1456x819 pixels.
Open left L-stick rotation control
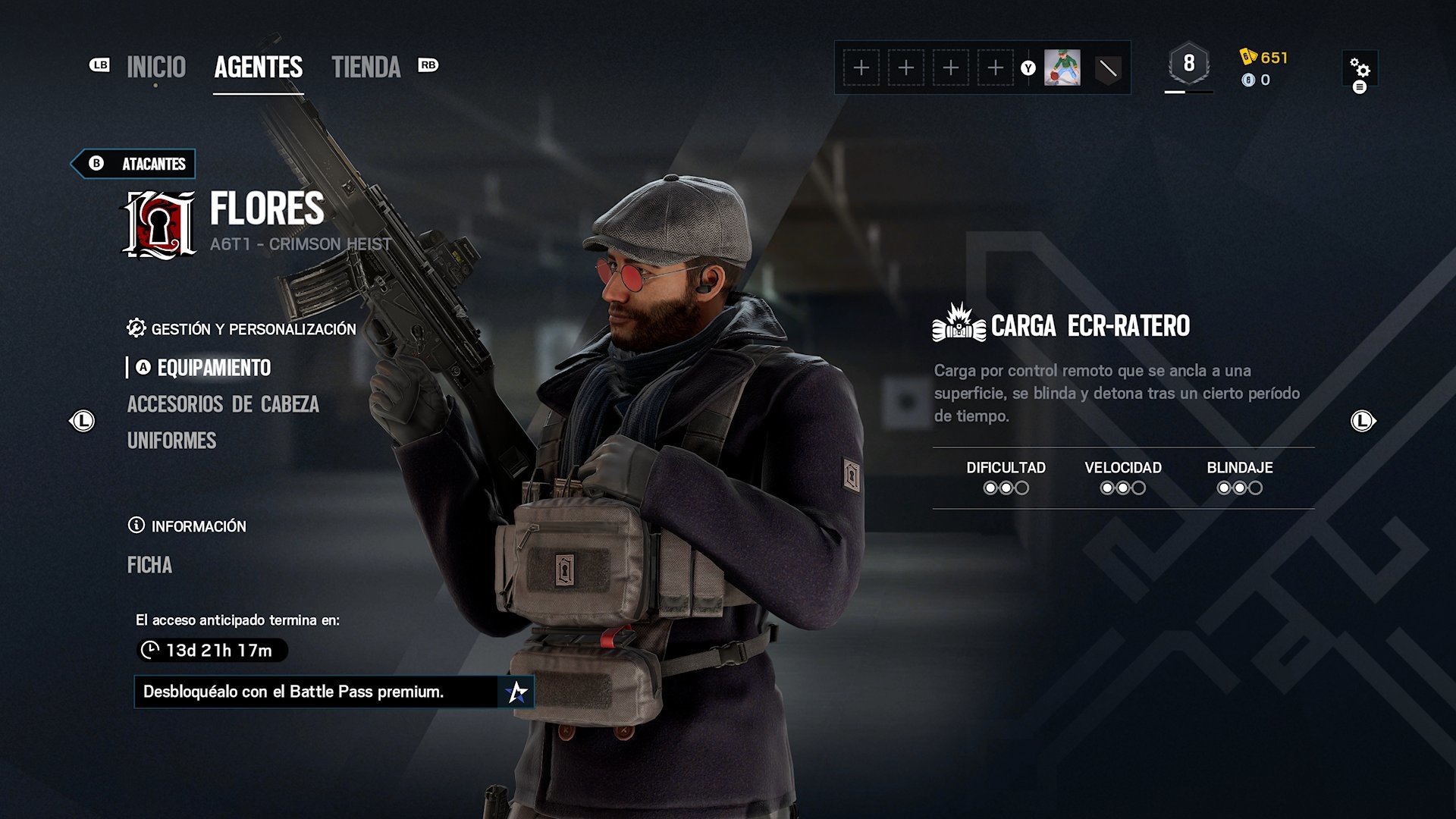pos(83,422)
